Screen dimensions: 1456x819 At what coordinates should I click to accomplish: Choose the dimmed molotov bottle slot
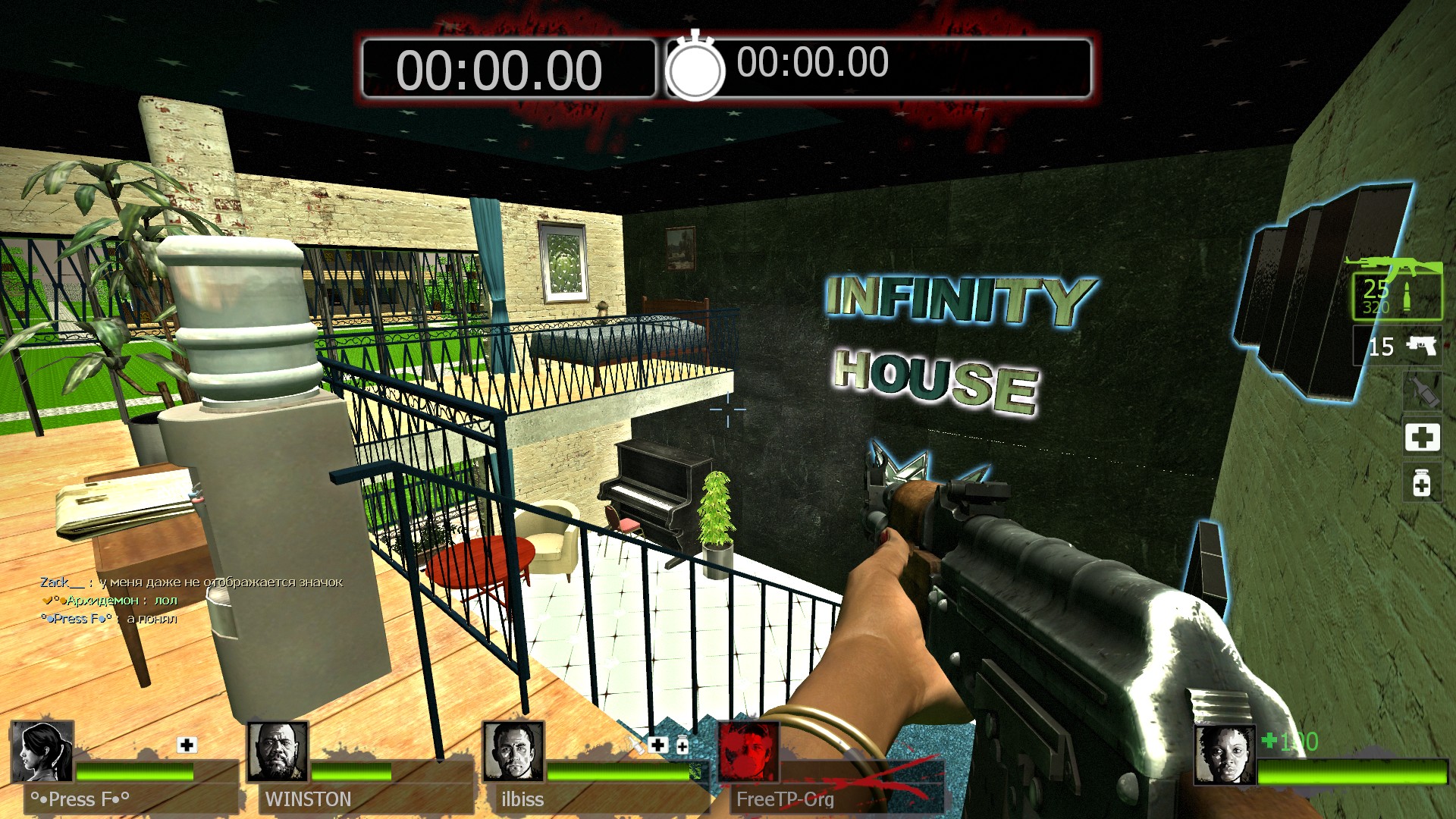(1422, 391)
